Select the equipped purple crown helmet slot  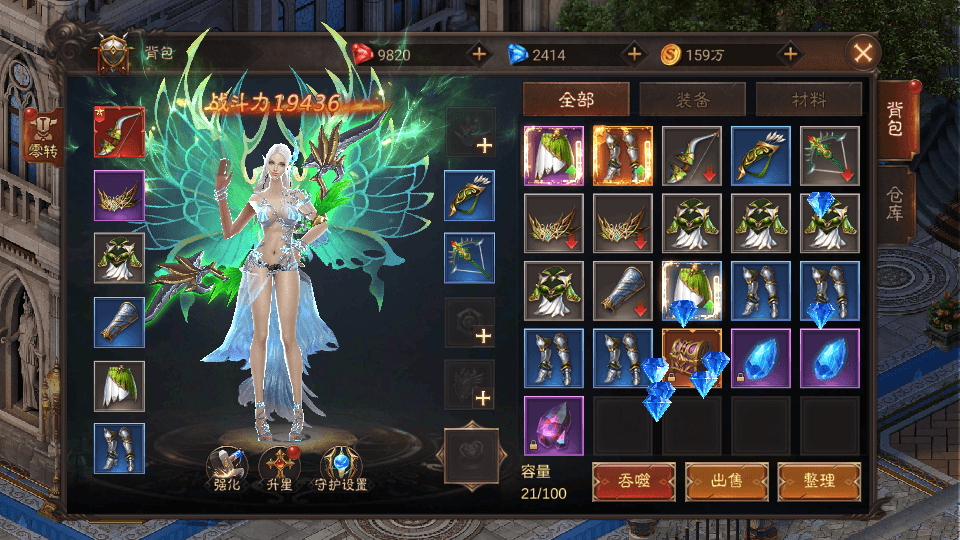(x=119, y=195)
